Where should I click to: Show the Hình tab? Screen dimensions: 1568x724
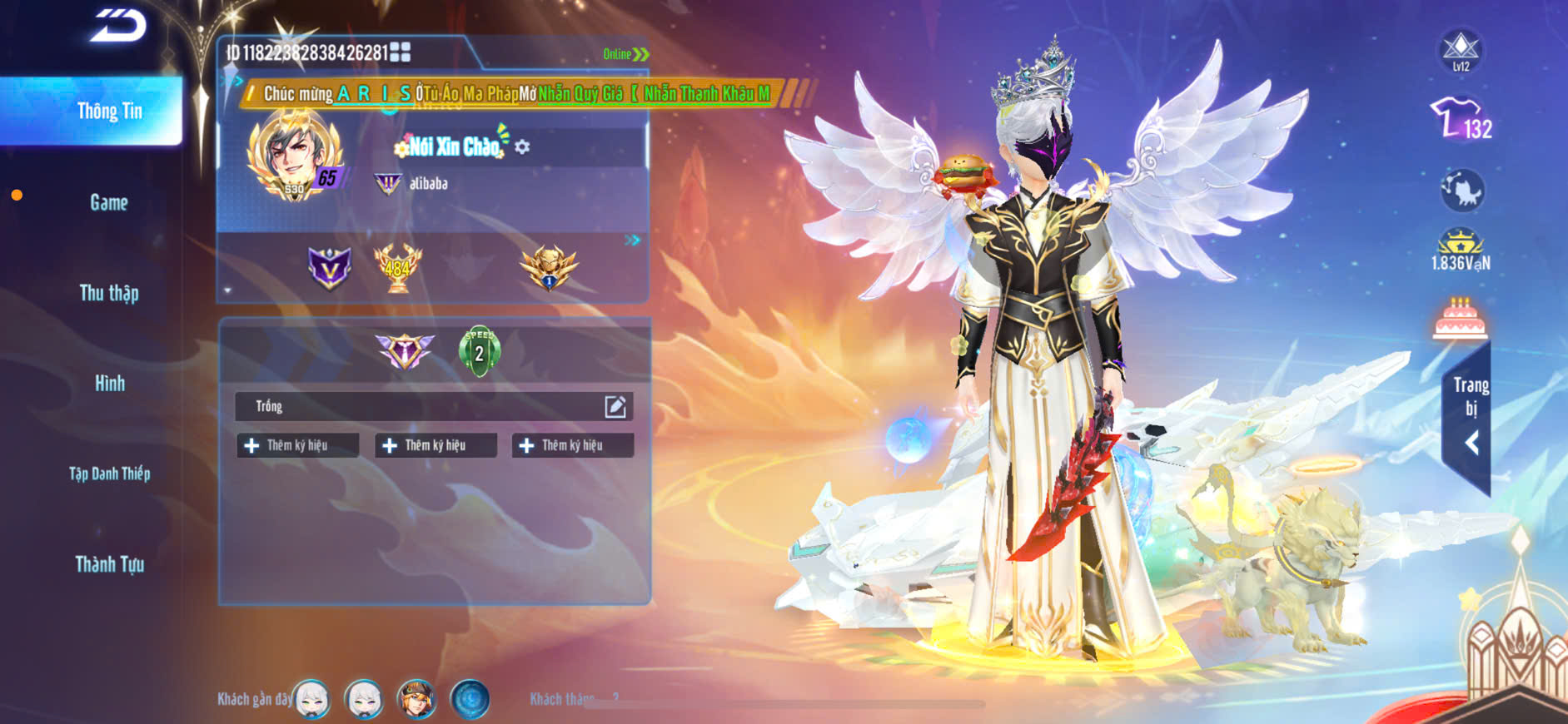click(109, 384)
